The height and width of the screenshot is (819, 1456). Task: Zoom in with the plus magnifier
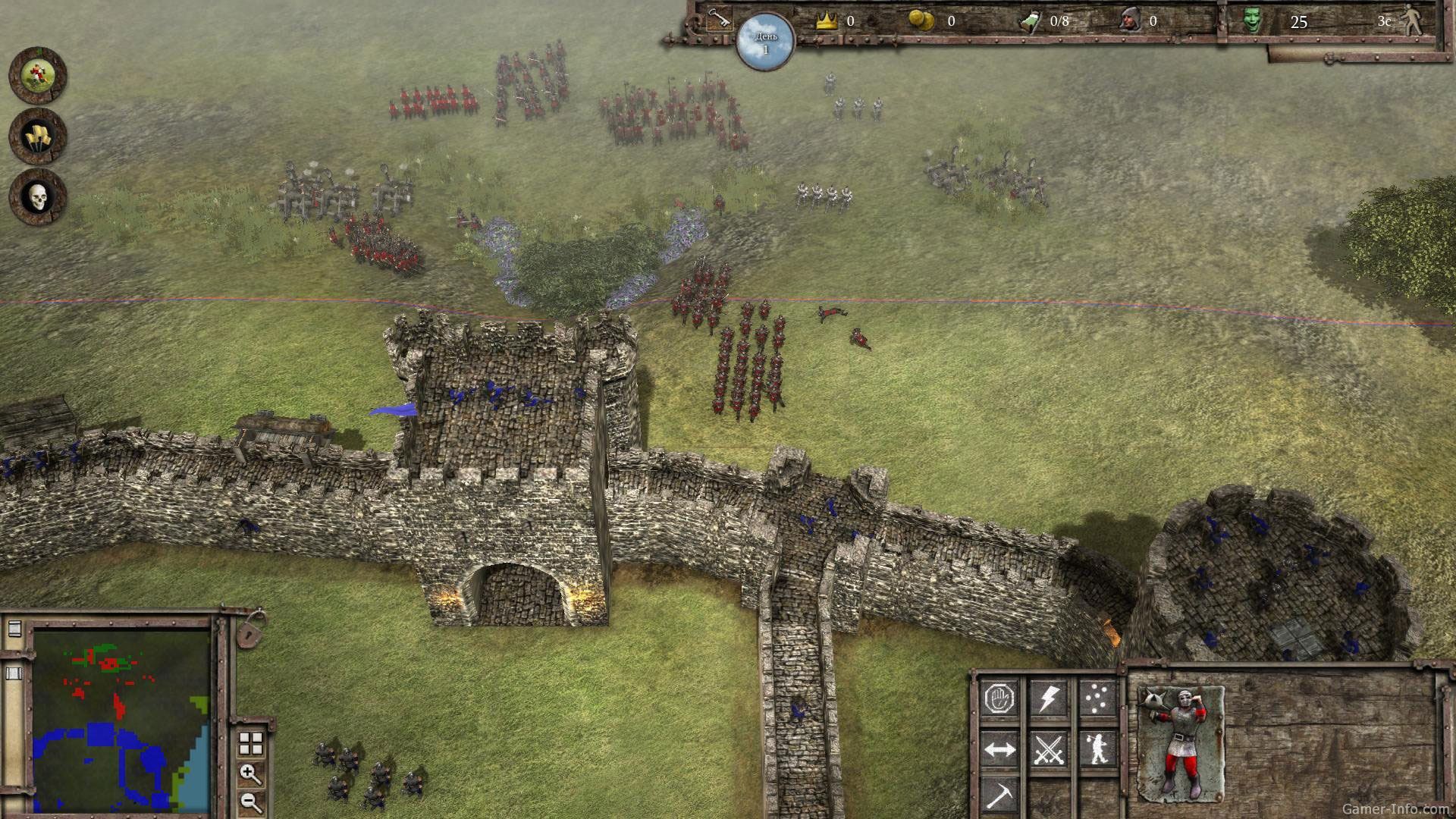click(x=250, y=773)
